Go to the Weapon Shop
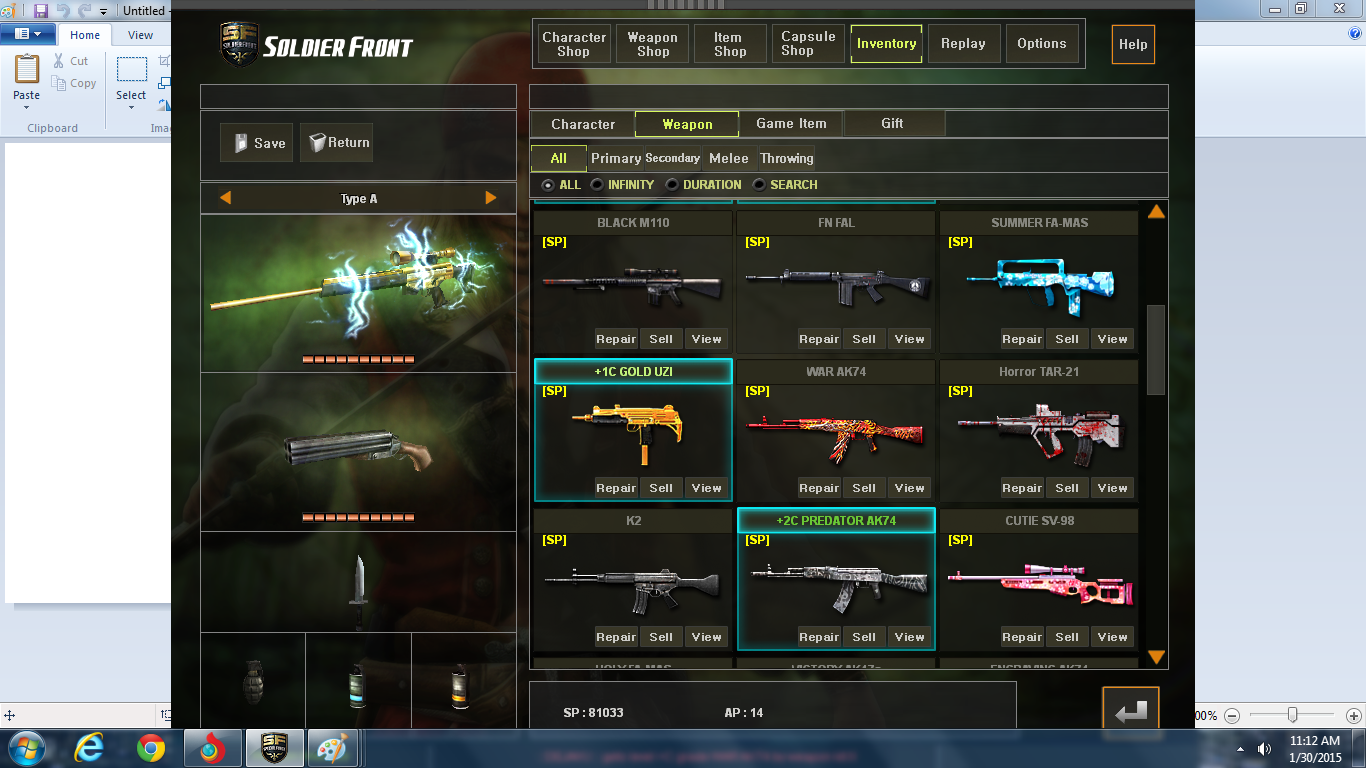 (652, 44)
